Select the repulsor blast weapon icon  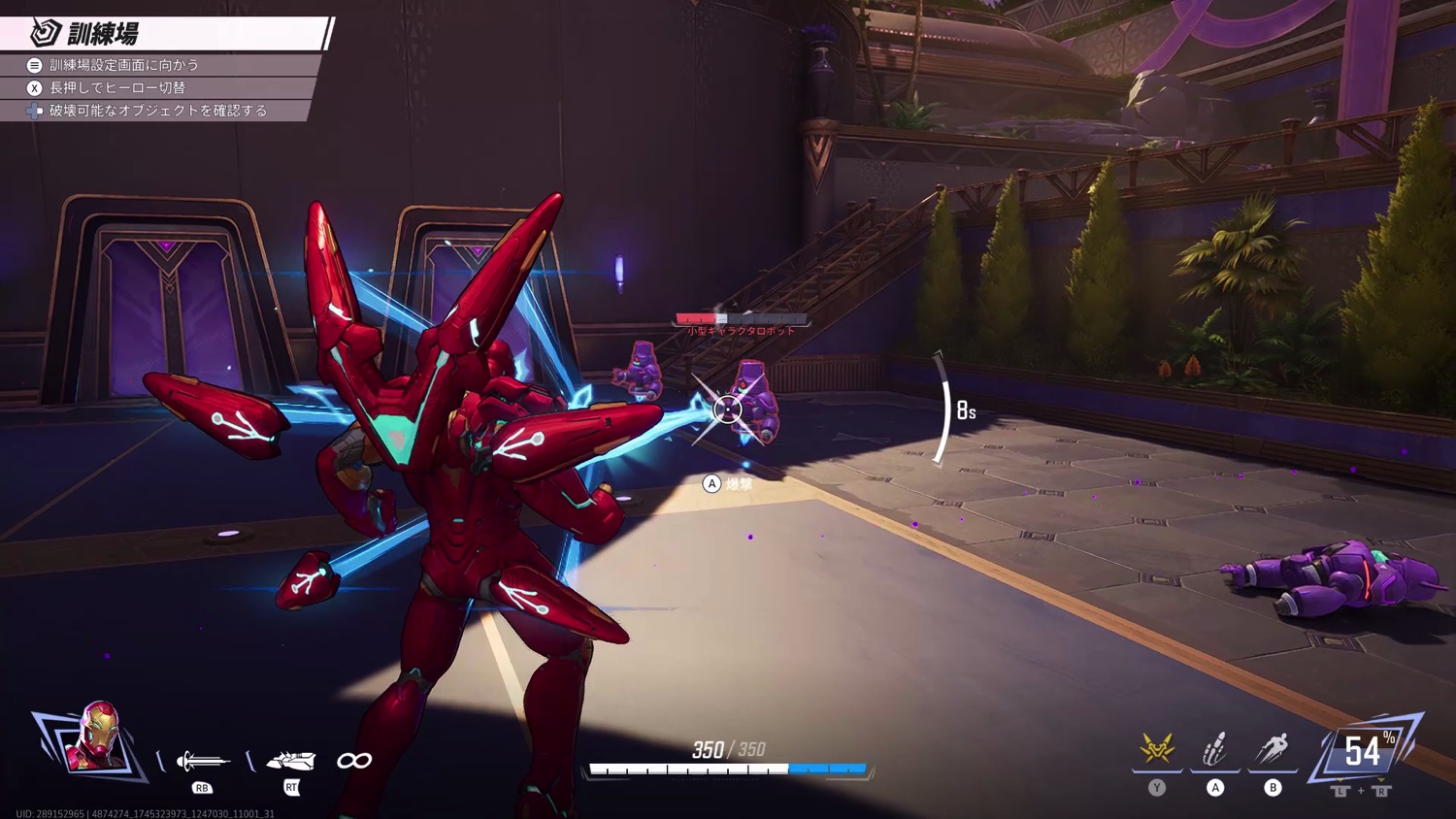point(202,761)
